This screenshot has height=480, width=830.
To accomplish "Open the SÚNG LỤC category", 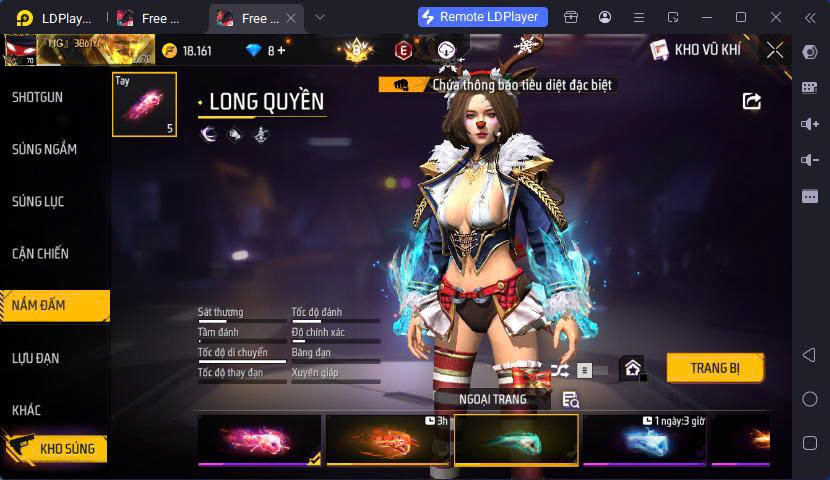I will [38, 201].
